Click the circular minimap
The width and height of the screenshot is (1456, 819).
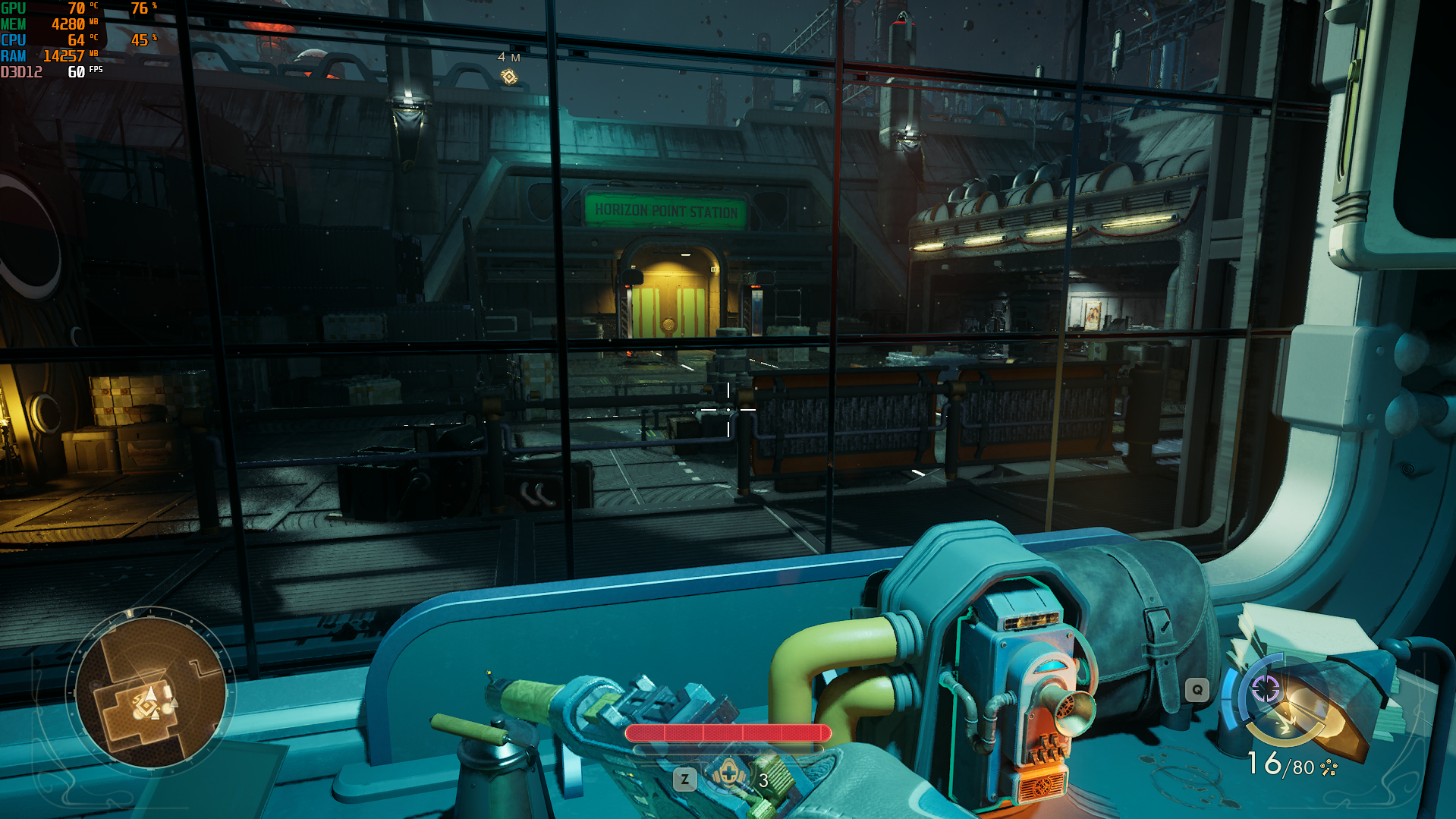(150, 692)
